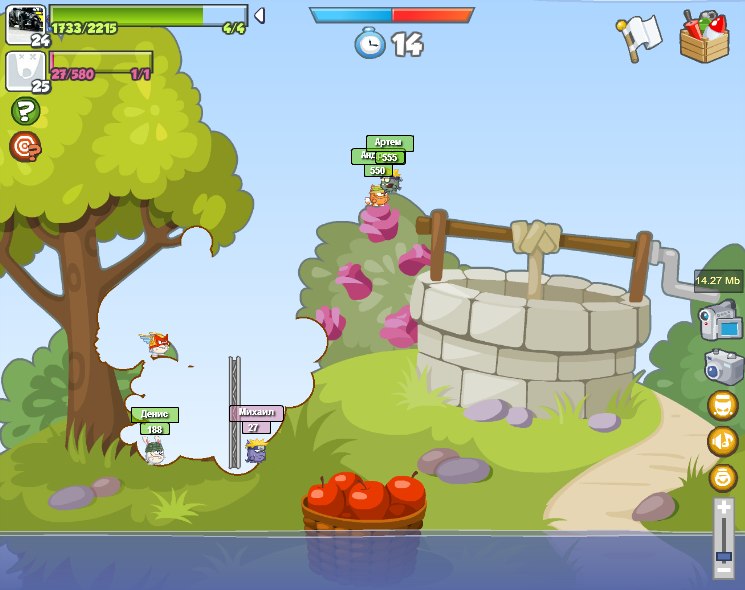
Task: Click the red target hint button
Action: pyautogui.click(x=25, y=147)
